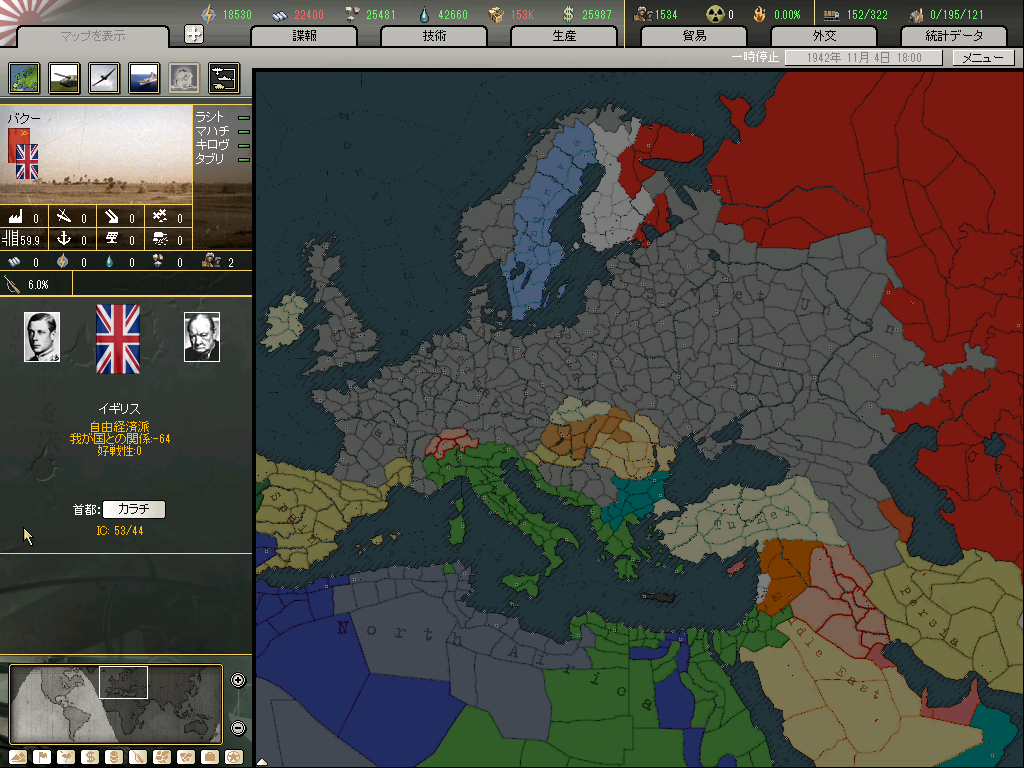Open the 外交 (Diplomacy) tab
This screenshot has height=768, width=1024.
pos(825,36)
